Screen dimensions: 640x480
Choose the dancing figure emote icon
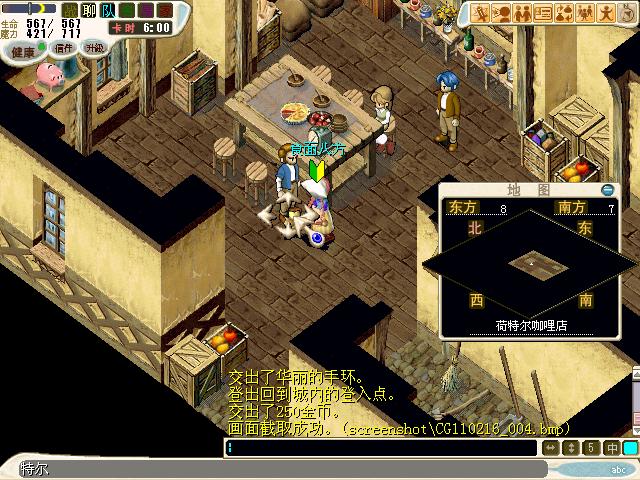[x=607, y=13]
